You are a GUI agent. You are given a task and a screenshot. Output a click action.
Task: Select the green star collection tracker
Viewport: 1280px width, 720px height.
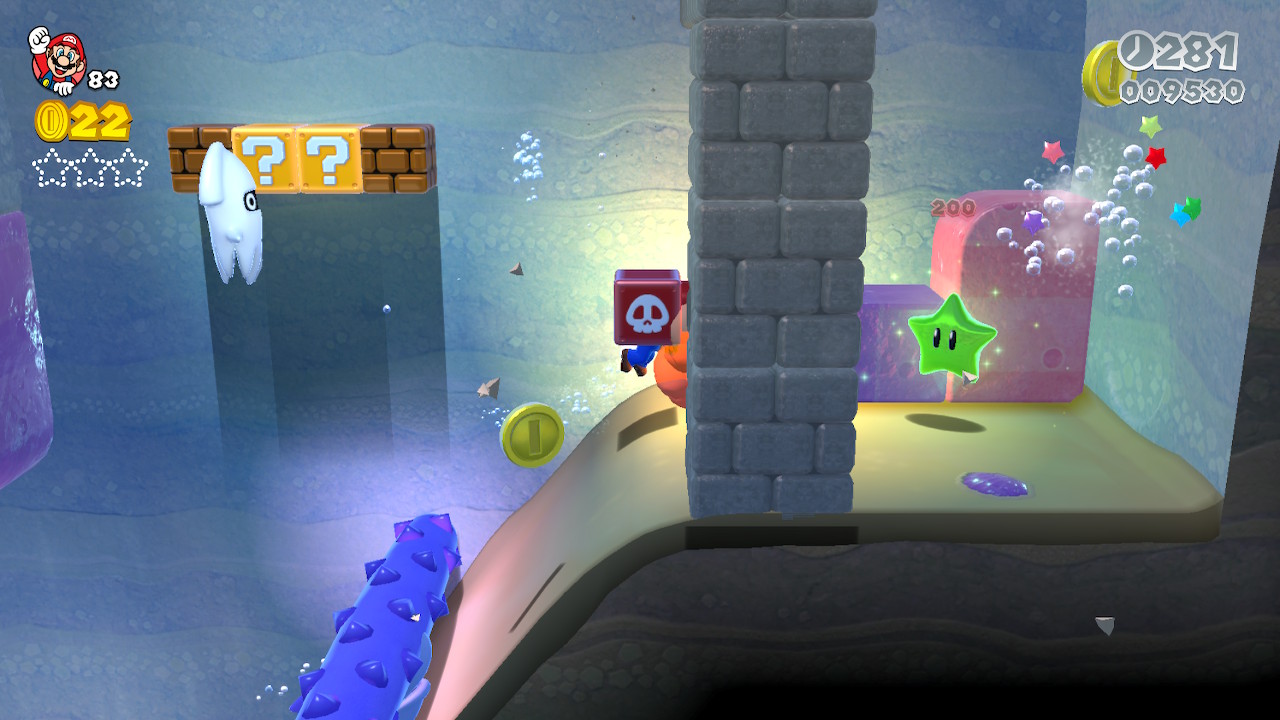tap(90, 167)
